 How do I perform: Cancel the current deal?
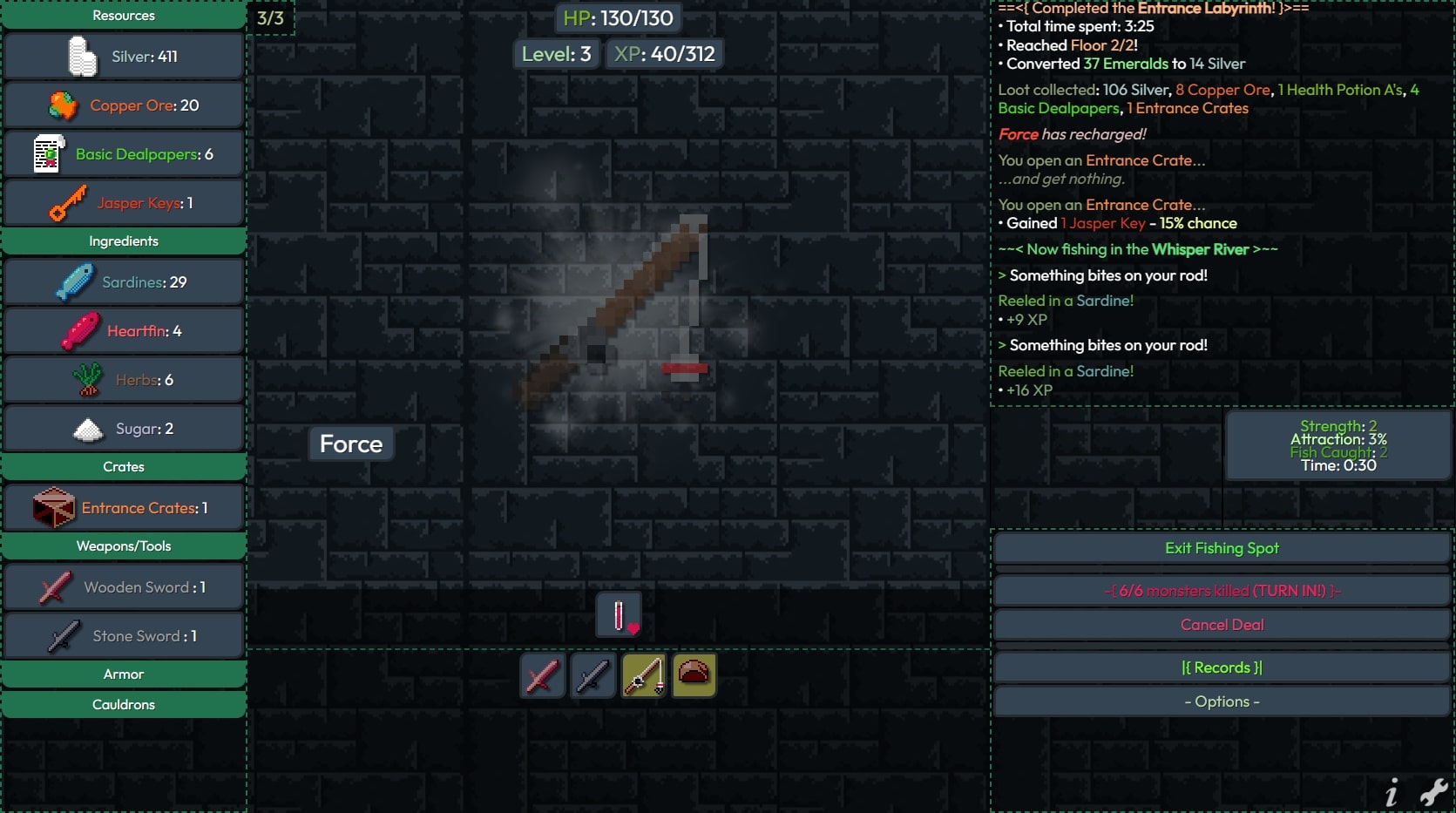pos(1222,625)
